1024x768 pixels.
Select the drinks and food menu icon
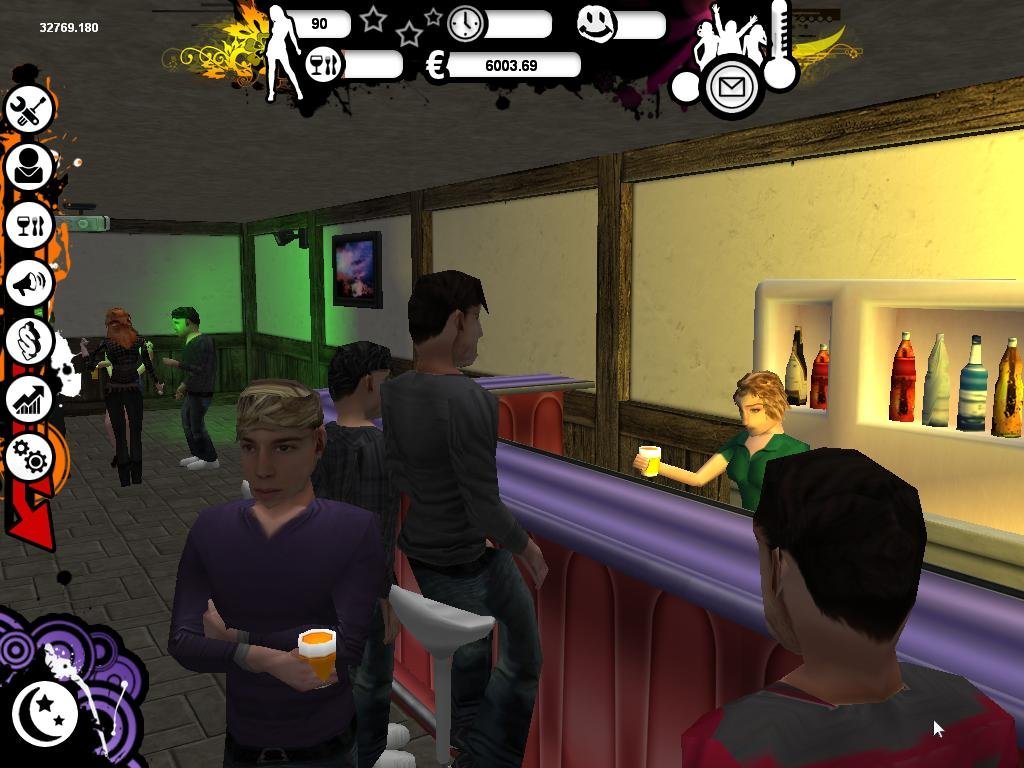(29, 224)
